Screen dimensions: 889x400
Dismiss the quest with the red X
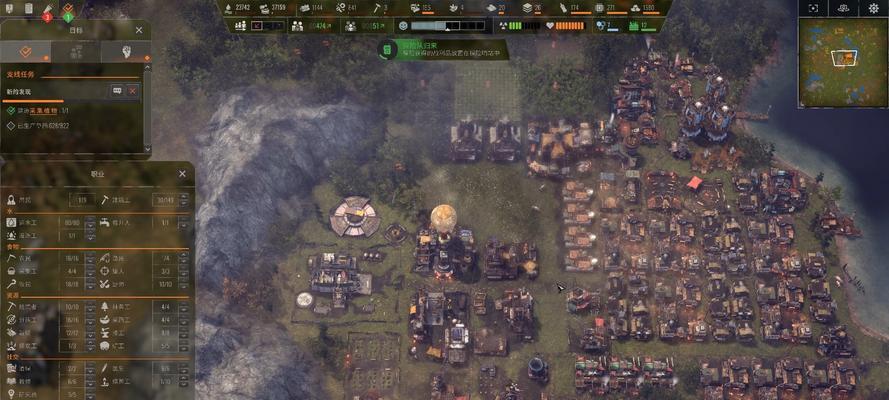click(x=132, y=91)
